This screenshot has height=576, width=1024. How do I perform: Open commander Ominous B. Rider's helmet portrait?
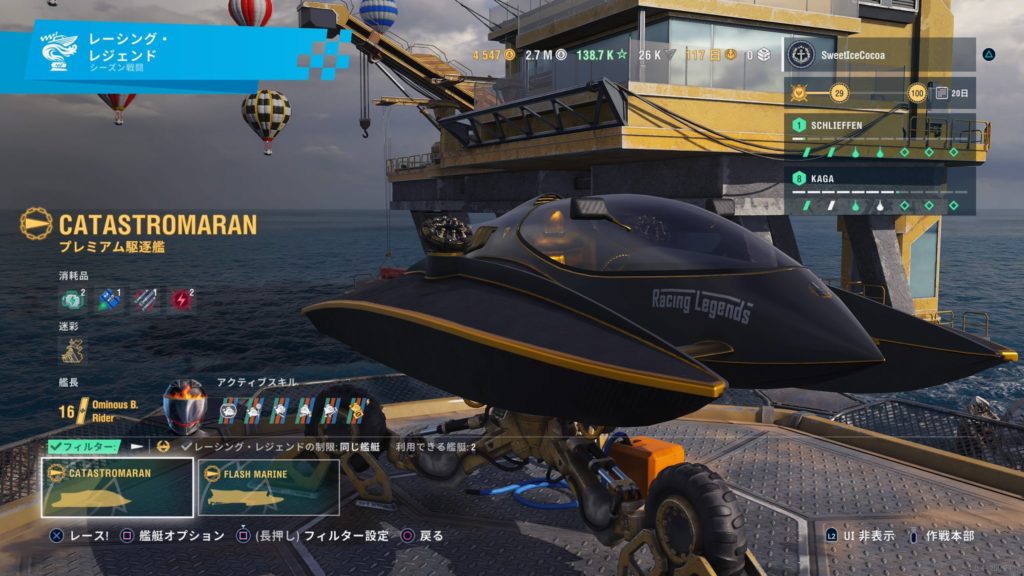(185, 407)
